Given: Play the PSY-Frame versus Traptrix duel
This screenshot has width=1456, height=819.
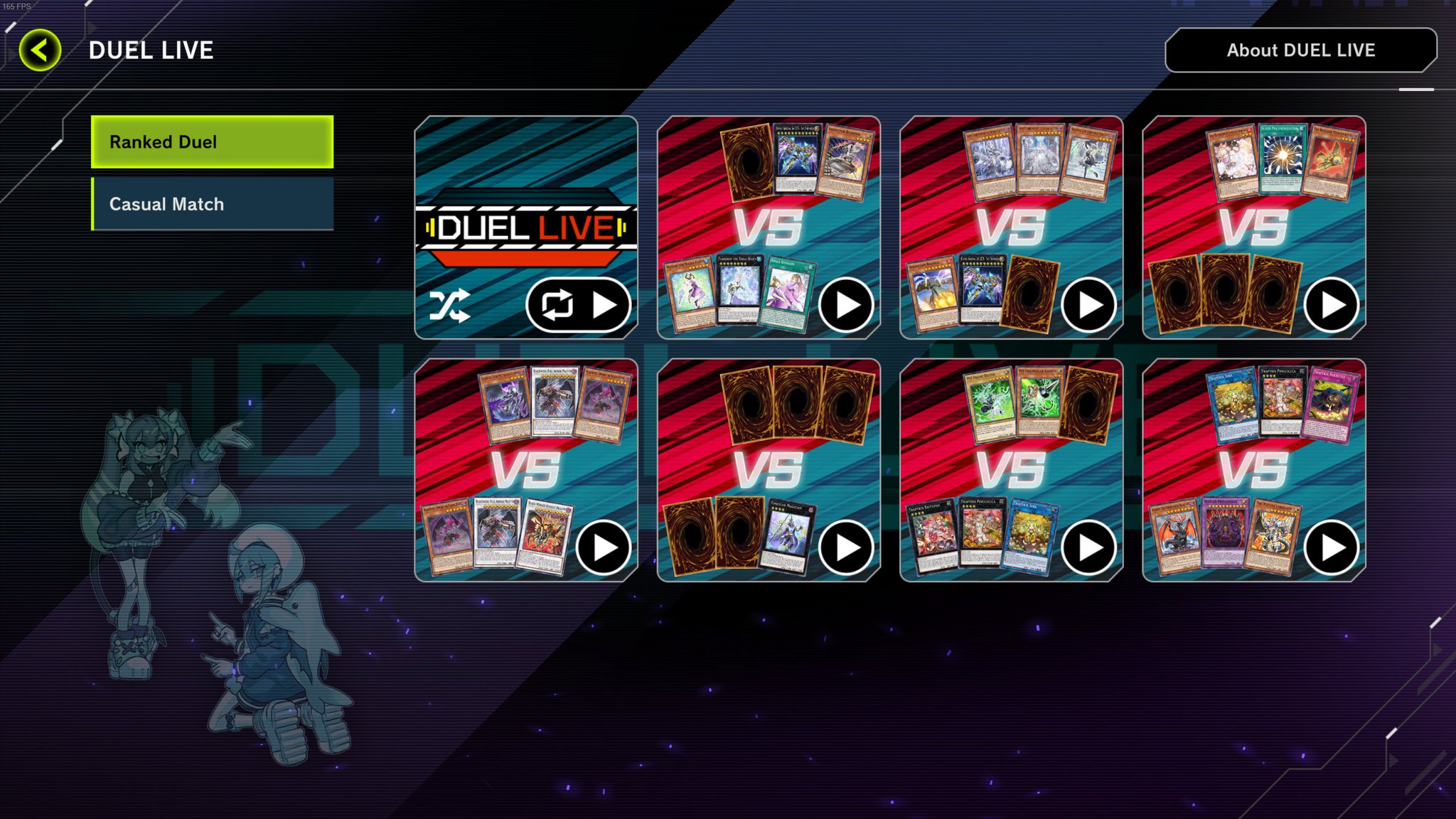Looking at the screenshot, I should coord(1088,546).
